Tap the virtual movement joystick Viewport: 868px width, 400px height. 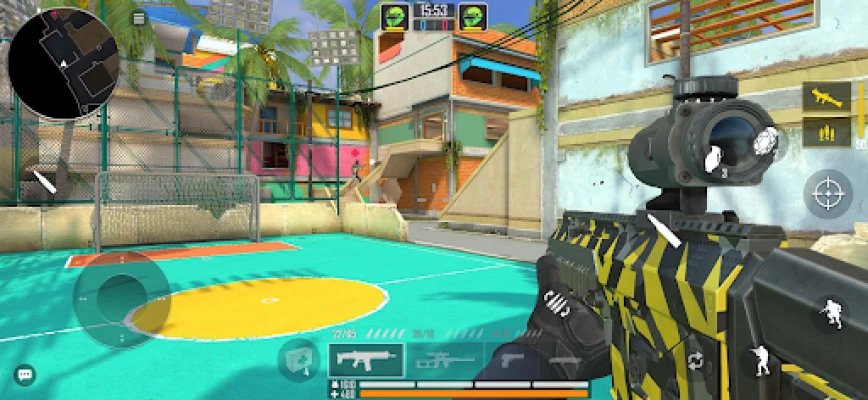coord(120,300)
